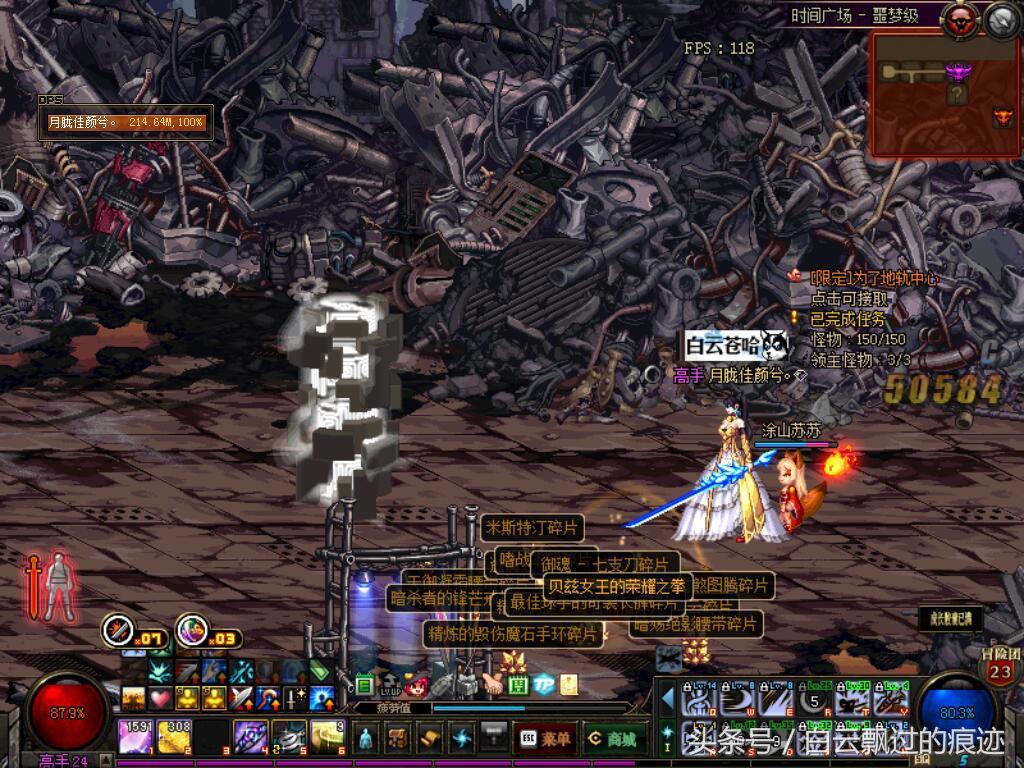The image size is (1024, 768).
Task: Click the red-haired character face icon
Action: 417,686
